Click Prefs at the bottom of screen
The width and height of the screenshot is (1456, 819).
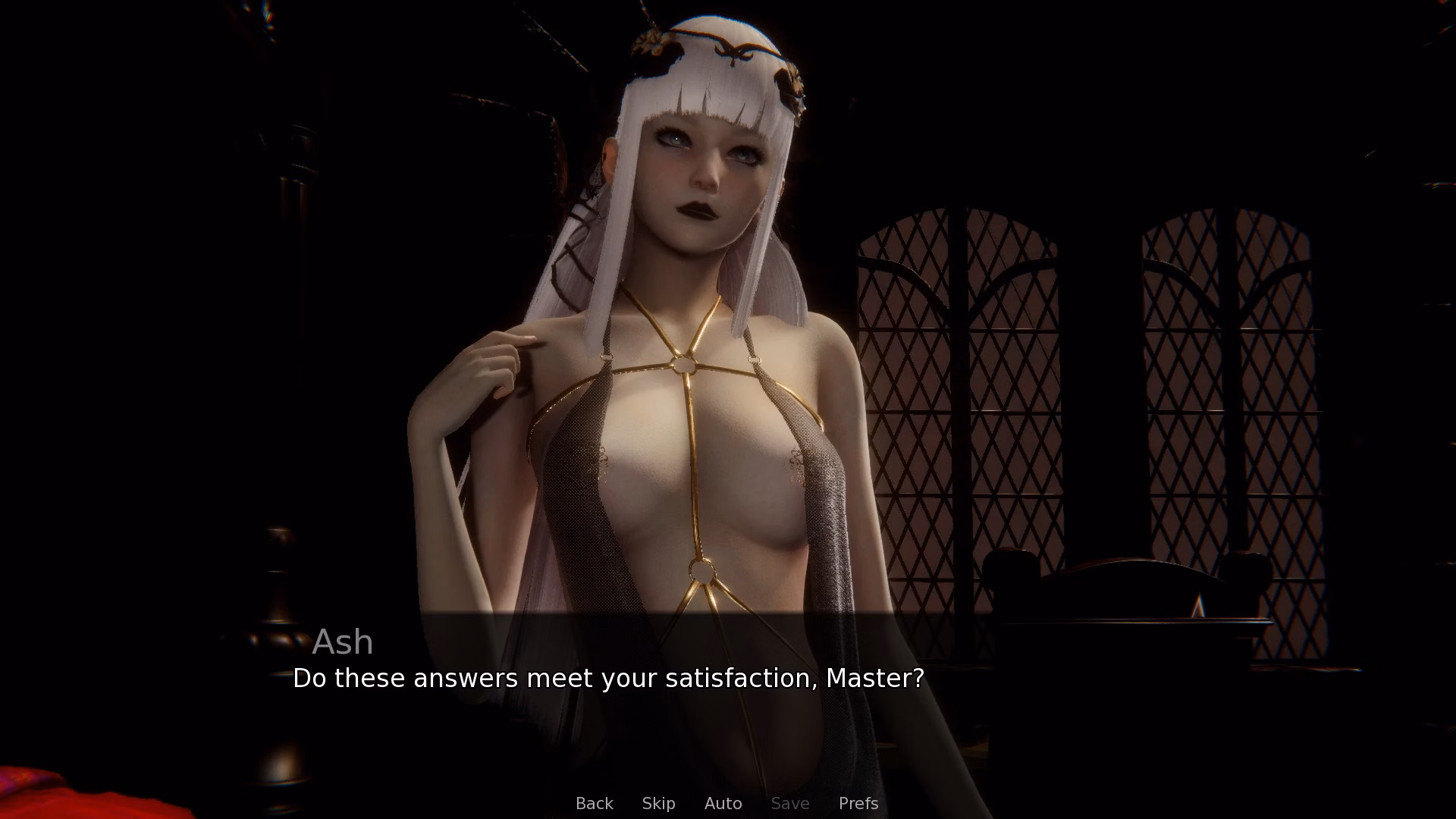[x=858, y=803]
